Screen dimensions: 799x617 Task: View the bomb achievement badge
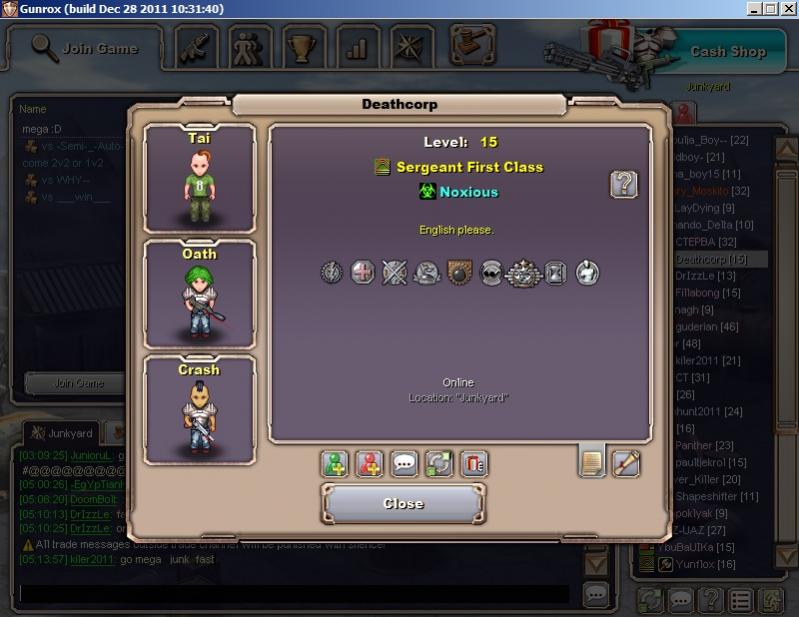pos(459,272)
